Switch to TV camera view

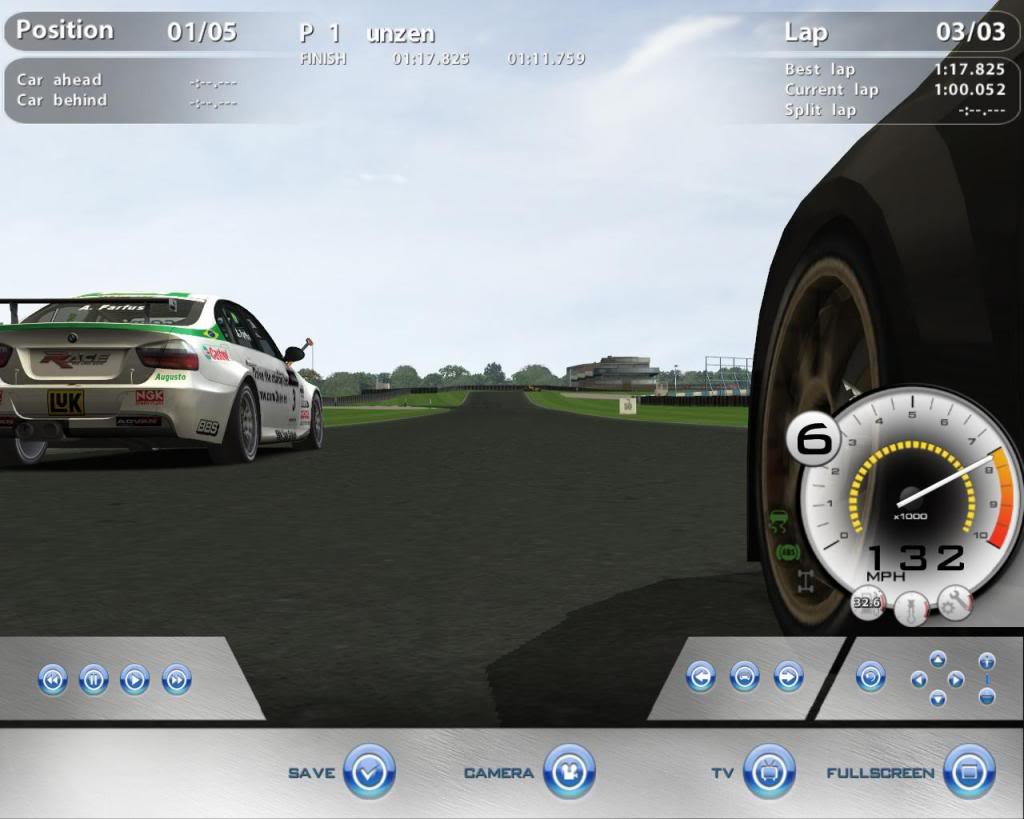coord(769,772)
